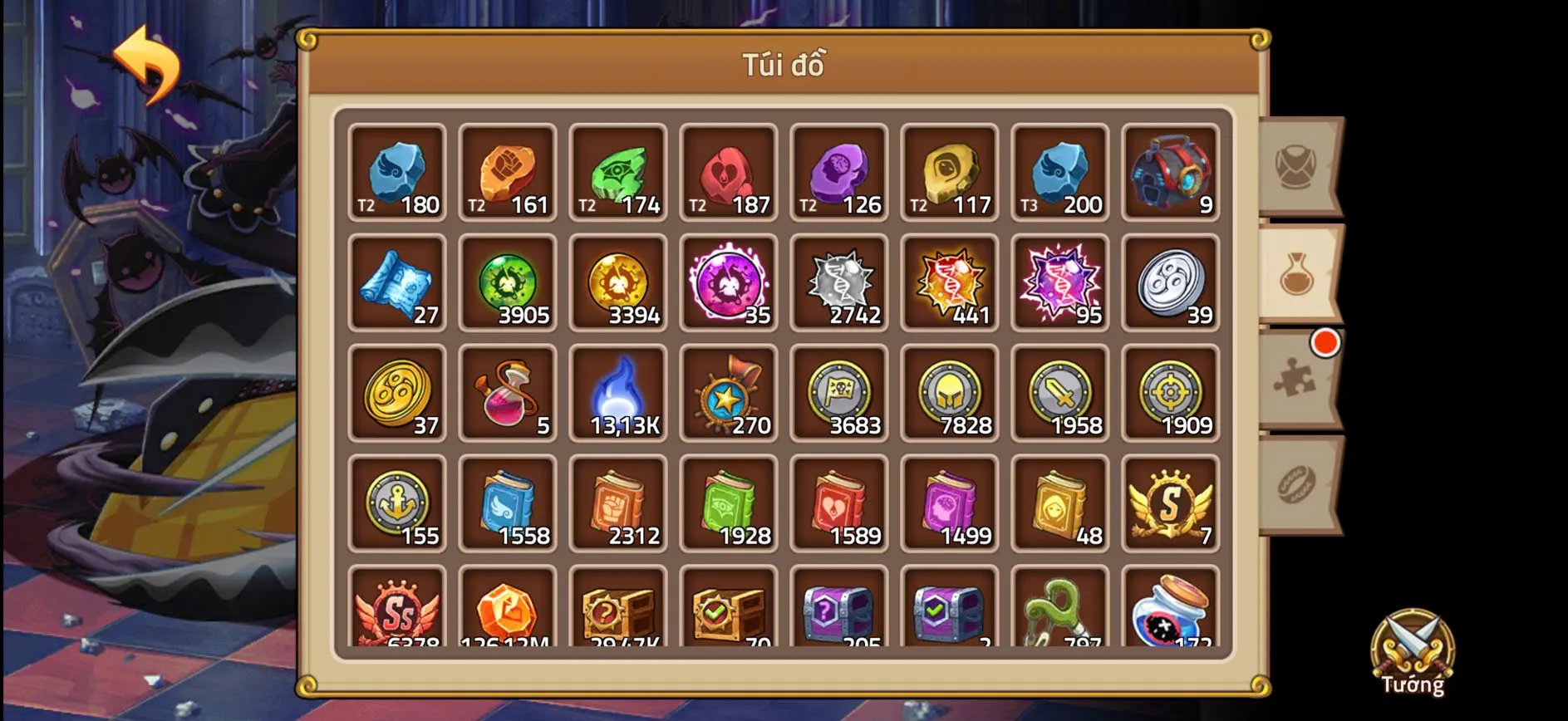The height and width of the screenshot is (721, 1568).
Task: Open the blue flame item showing 13,13K
Action: (x=618, y=395)
